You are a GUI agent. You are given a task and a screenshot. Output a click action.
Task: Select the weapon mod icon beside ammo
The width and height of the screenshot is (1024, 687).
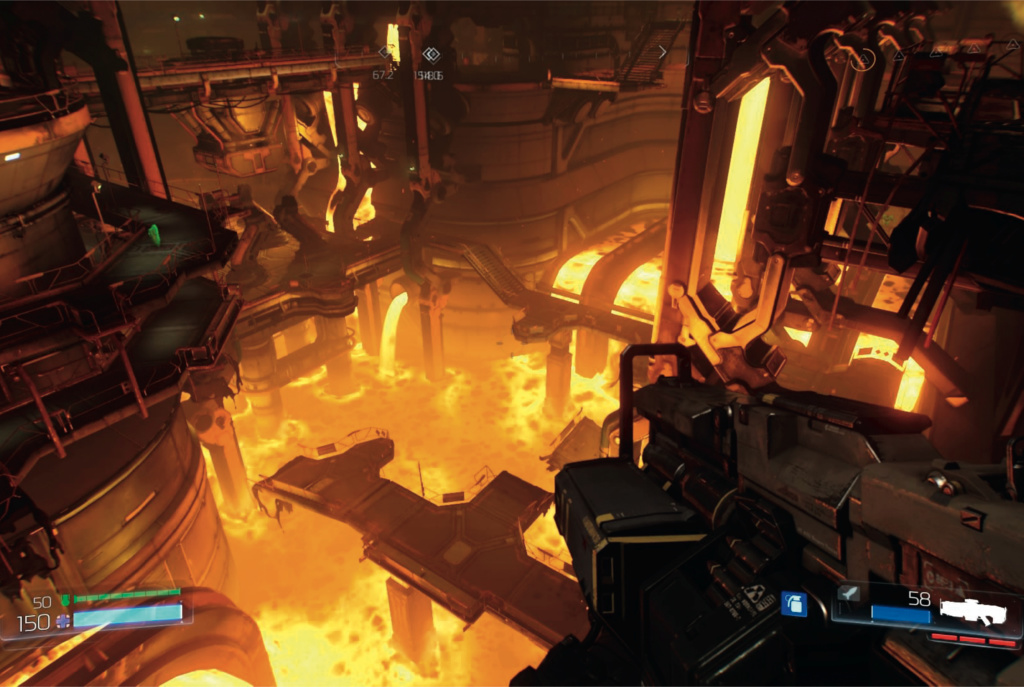(847, 594)
